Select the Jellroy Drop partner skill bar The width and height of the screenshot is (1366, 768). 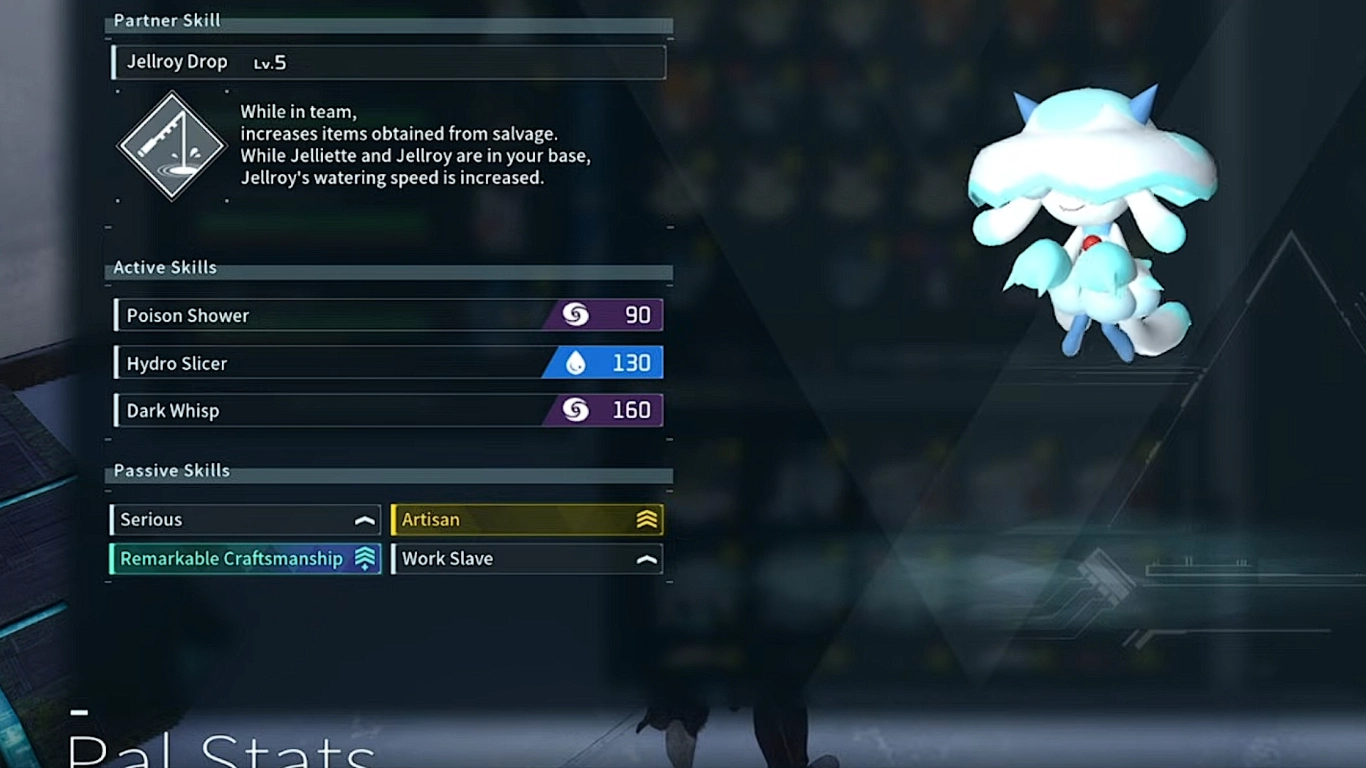[388, 62]
